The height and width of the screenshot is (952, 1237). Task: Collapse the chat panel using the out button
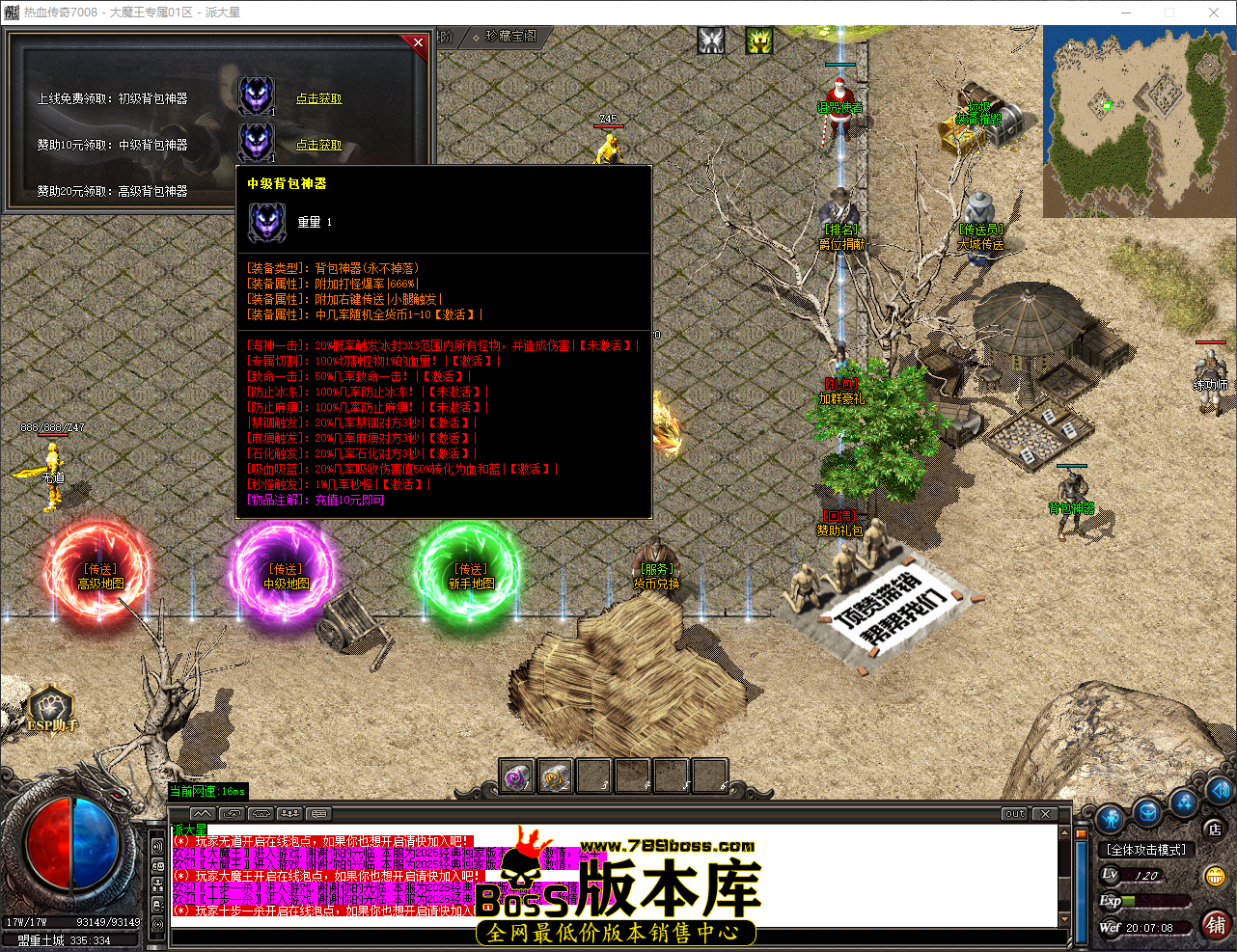click(x=1013, y=813)
